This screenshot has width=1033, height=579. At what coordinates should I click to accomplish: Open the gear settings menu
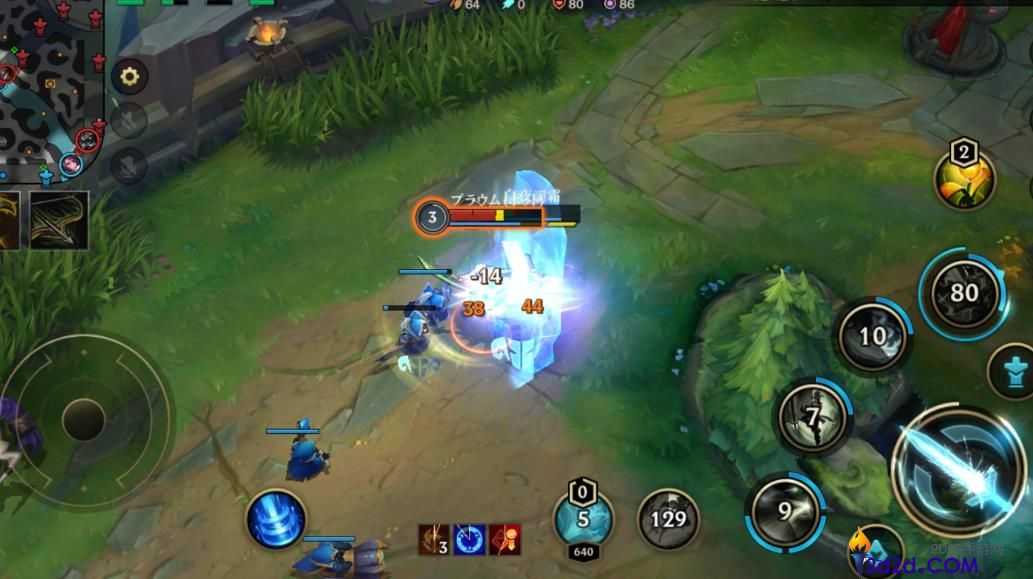(129, 76)
